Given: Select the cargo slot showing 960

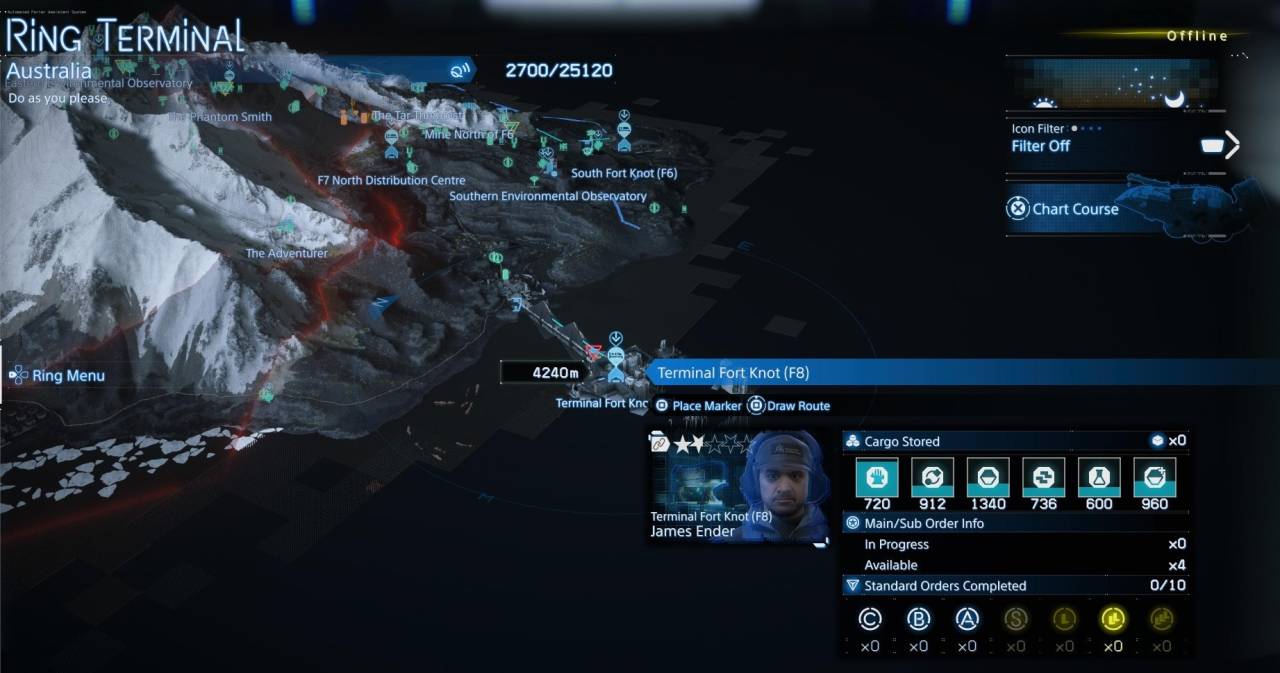Looking at the screenshot, I should [x=1154, y=478].
